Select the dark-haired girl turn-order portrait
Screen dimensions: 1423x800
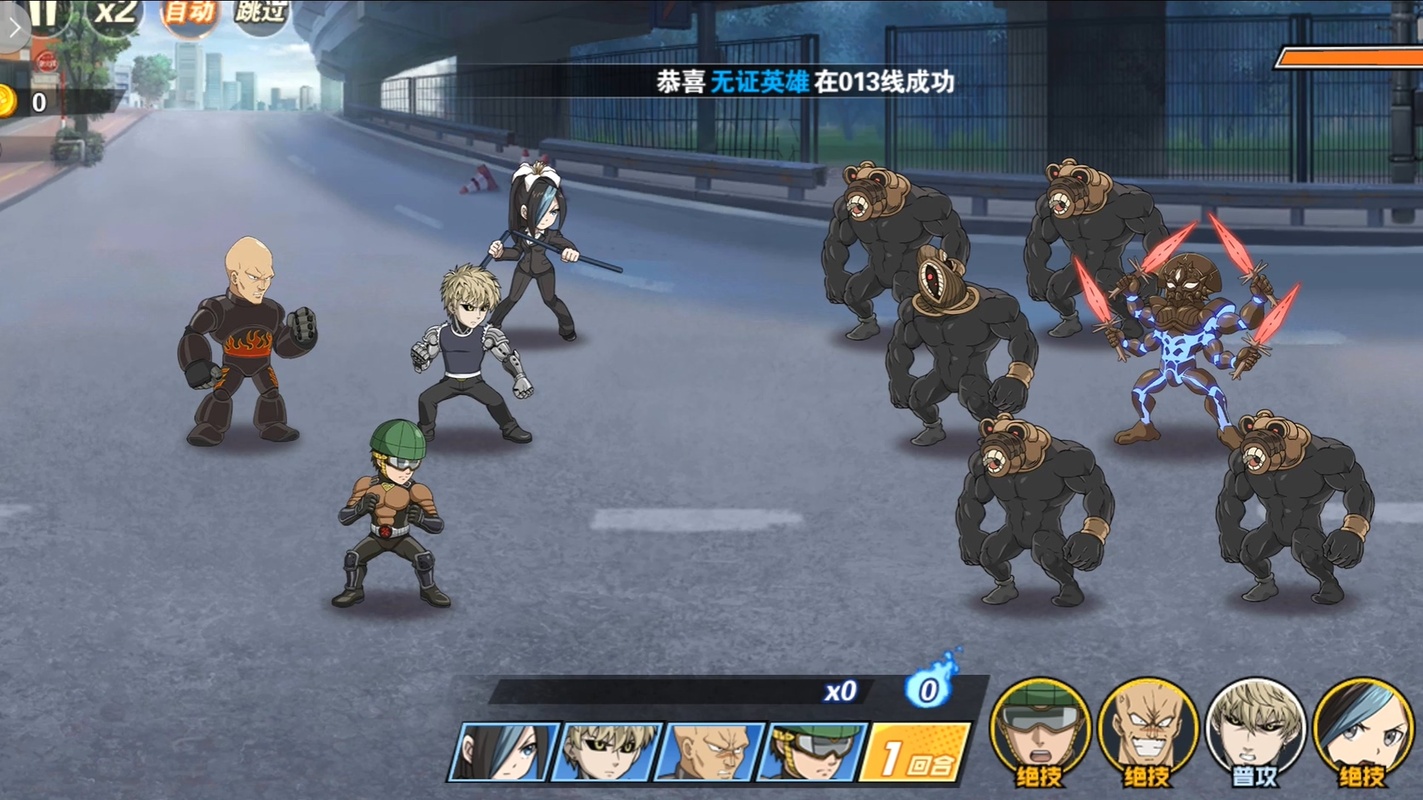coord(504,752)
